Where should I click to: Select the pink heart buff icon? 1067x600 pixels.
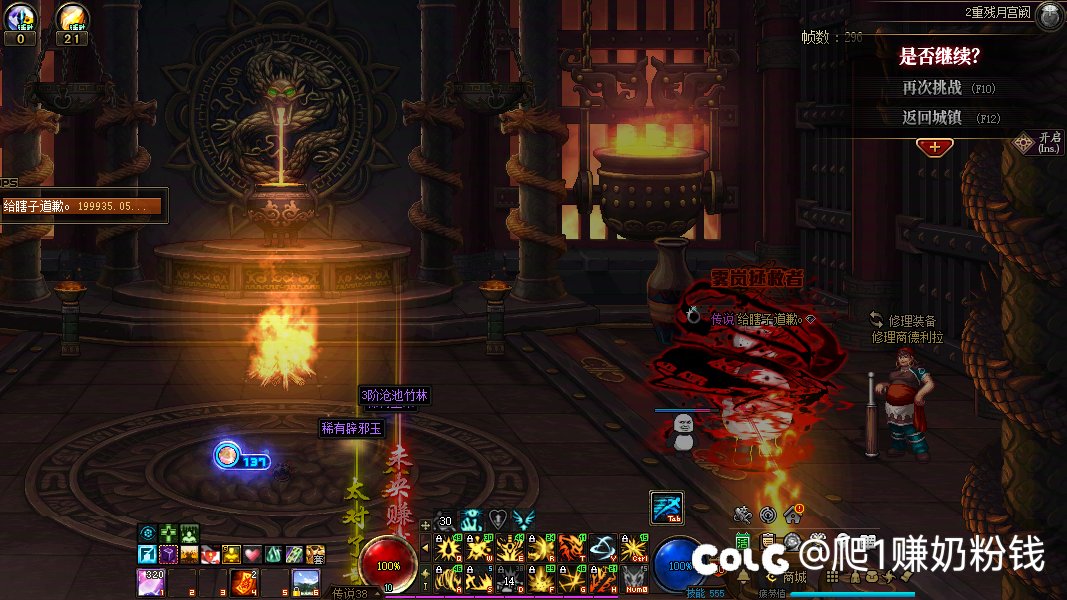click(252, 553)
